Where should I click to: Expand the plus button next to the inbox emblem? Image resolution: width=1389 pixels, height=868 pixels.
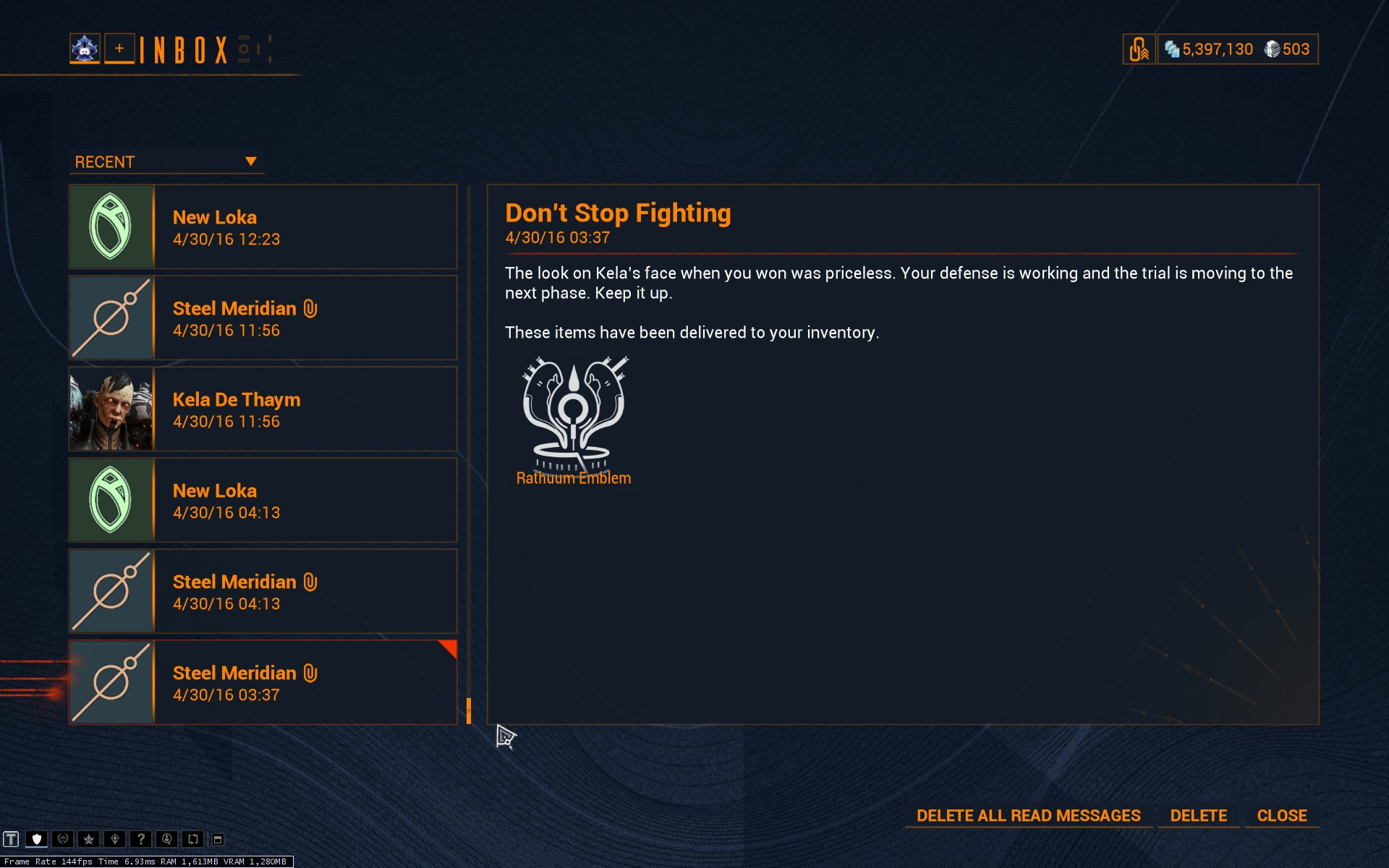click(x=119, y=48)
